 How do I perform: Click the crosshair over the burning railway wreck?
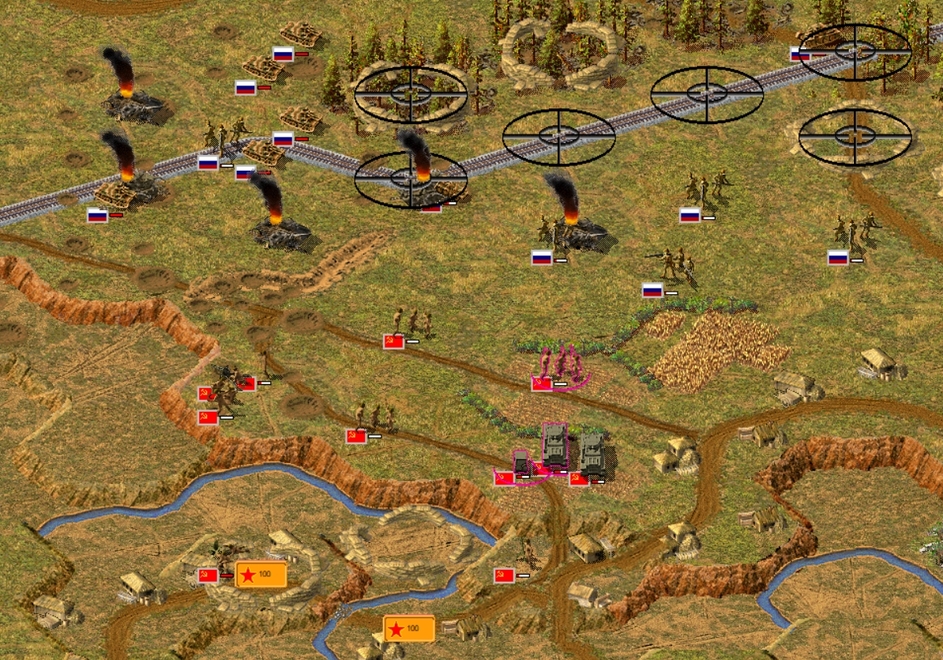(410, 179)
